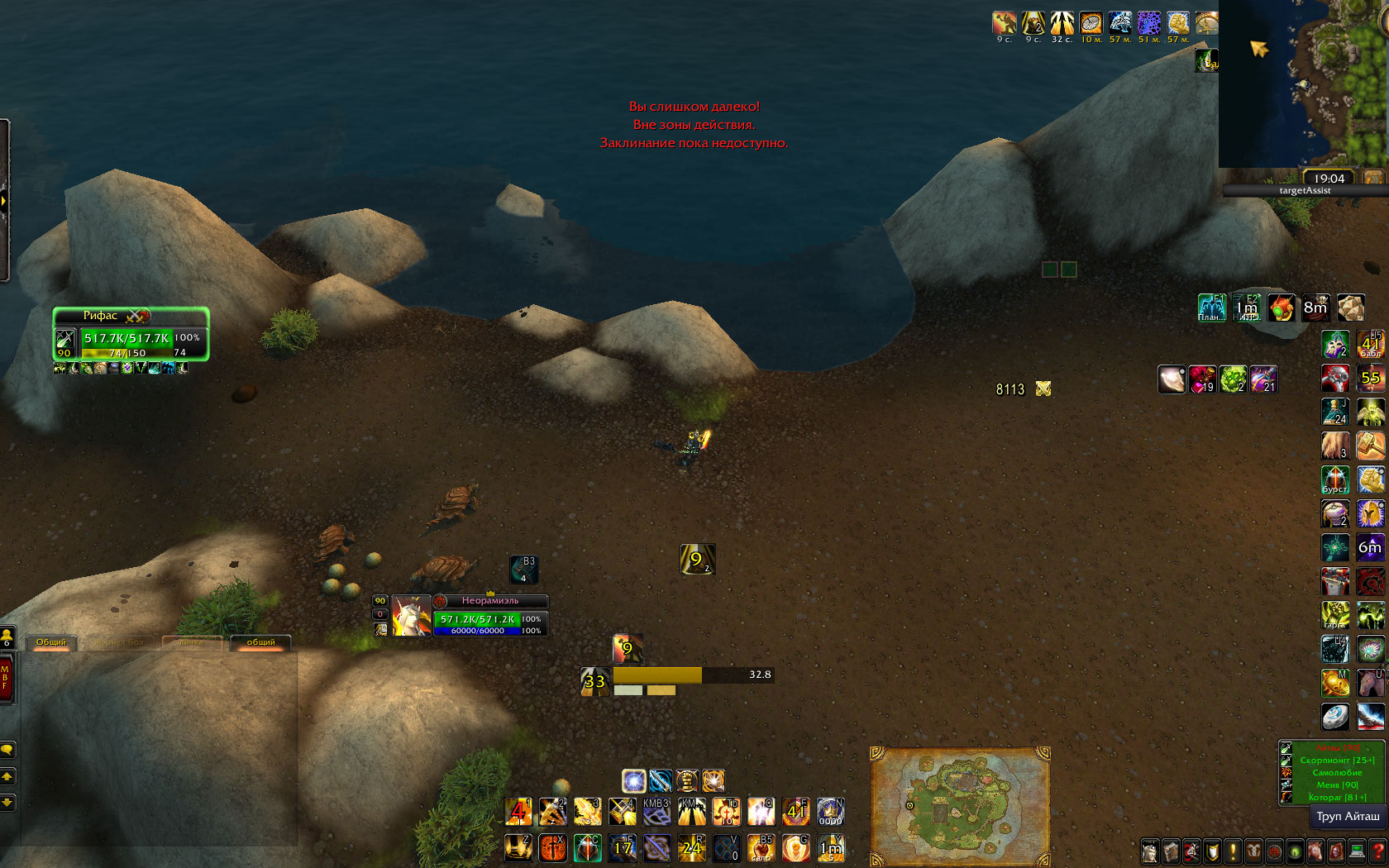Summon the horse mount icon on U
Image resolution: width=1389 pixels, height=868 pixels.
tap(1370, 683)
